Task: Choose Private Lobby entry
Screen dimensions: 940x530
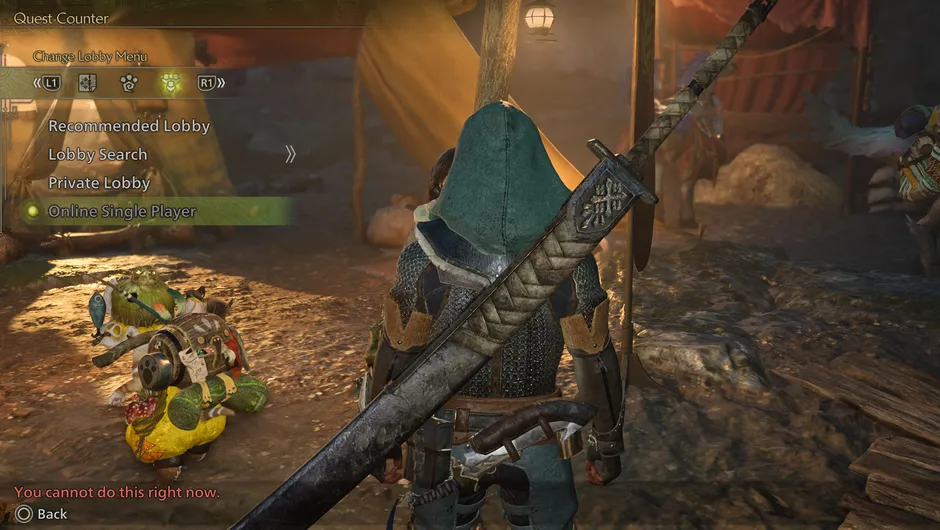Action: point(99,183)
